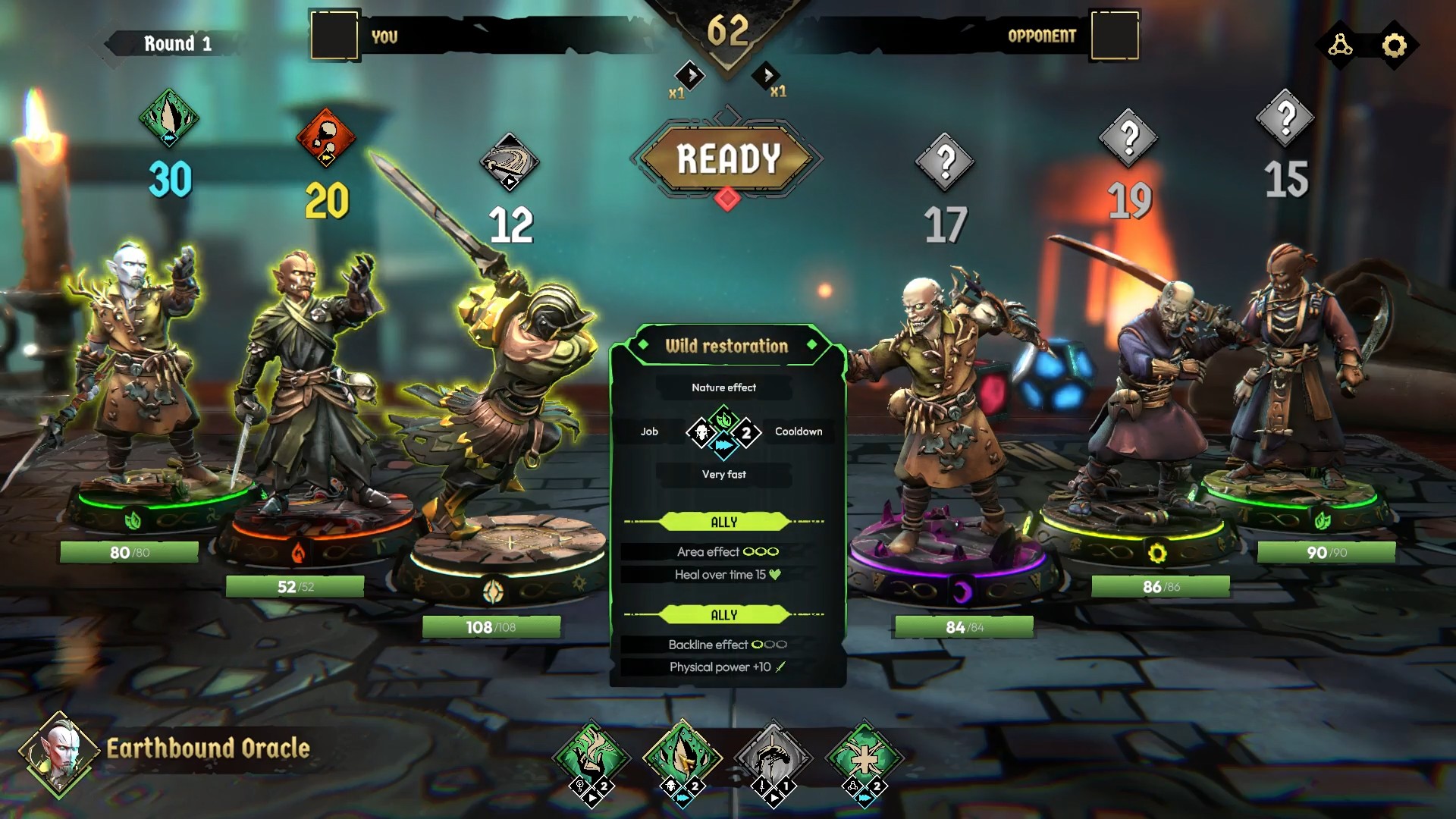Click the READY button
Screen dimensions: 1456x819
[727, 158]
